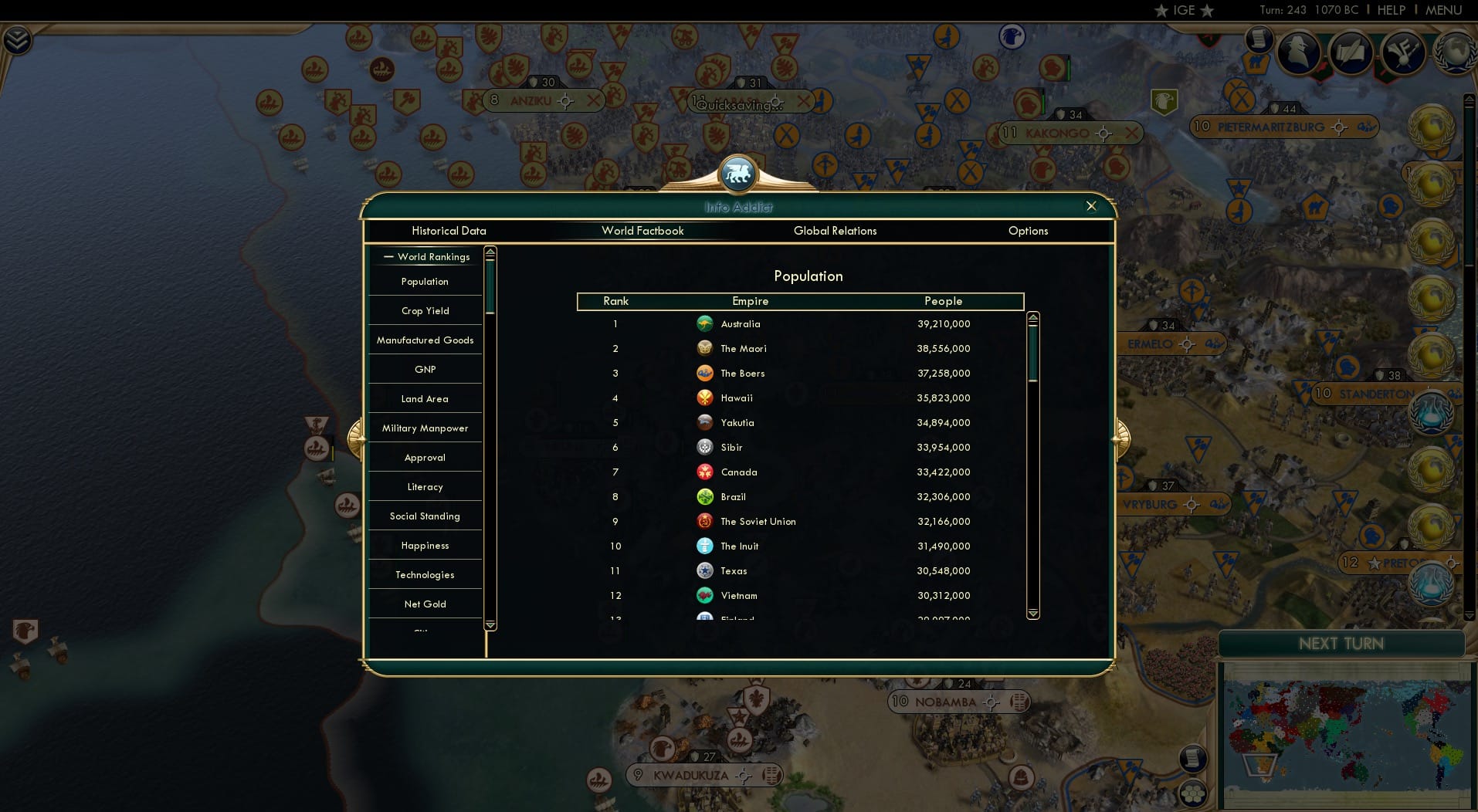Switch to the Historical Data tab
This screenshot has height=812, width=1478.
point(449,230)
